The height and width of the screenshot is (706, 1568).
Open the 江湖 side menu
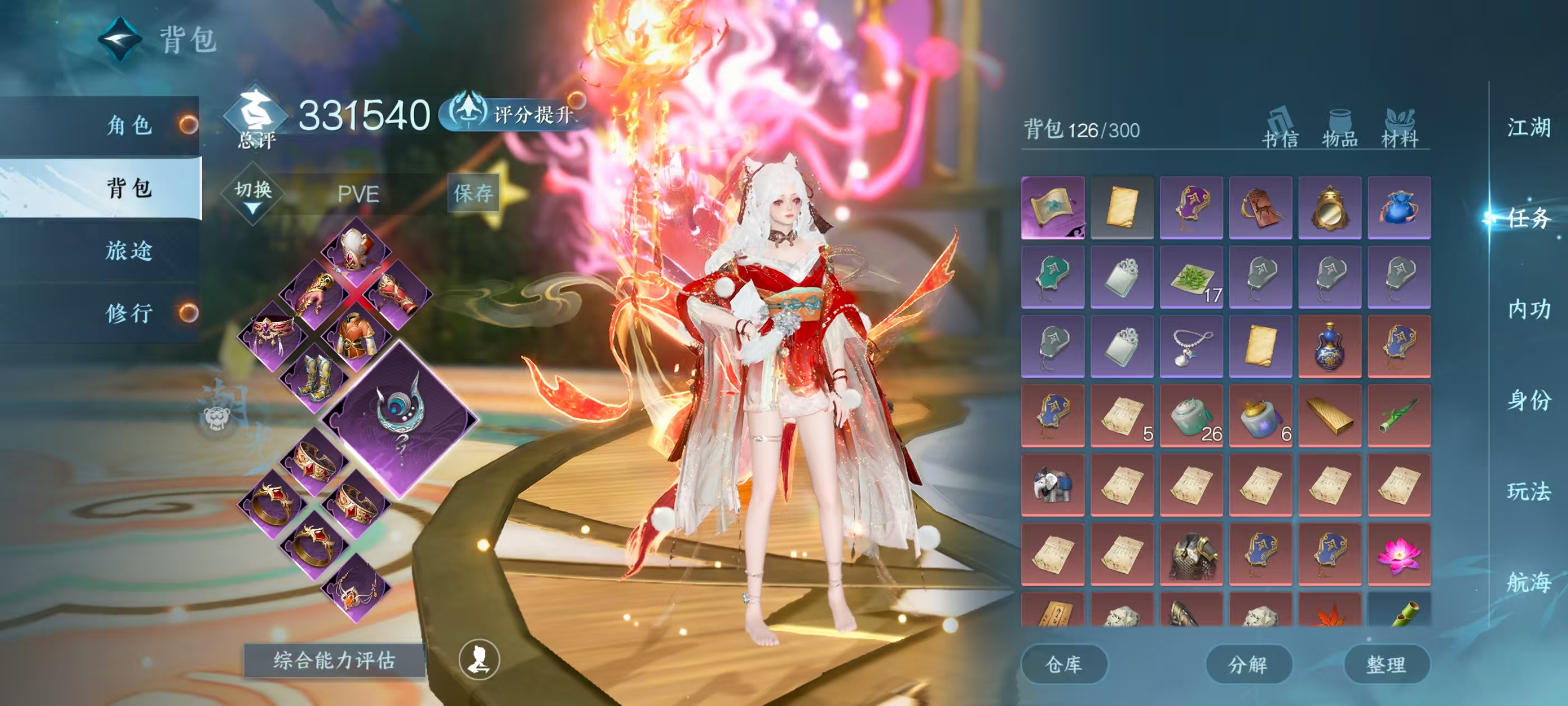point(1528,128)
